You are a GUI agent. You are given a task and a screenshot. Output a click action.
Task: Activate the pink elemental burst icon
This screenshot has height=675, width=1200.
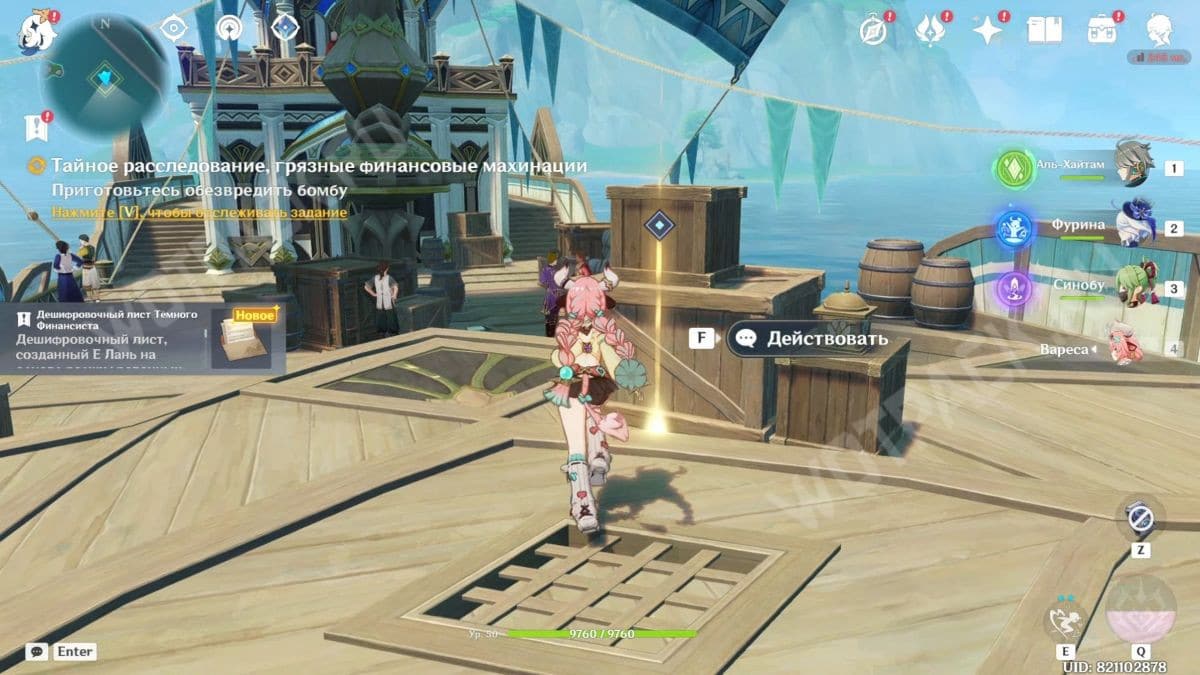[1141, 612]
